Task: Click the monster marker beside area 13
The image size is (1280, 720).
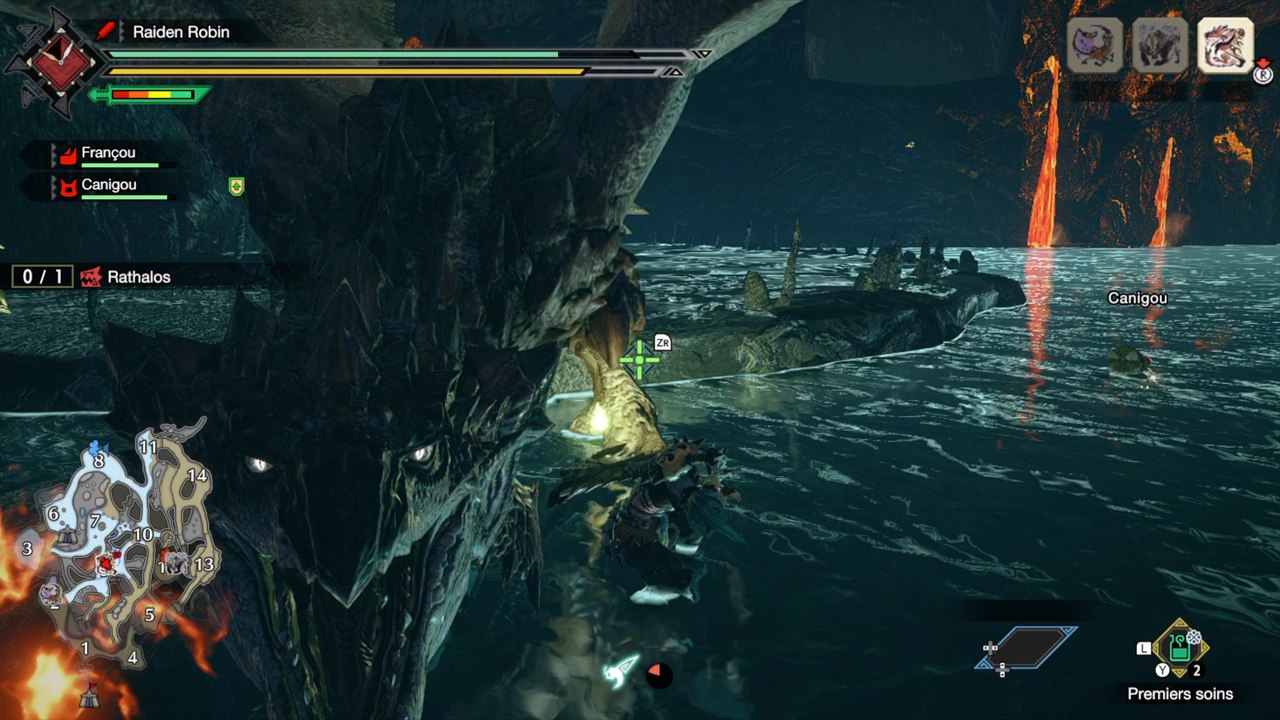Action: click(x=177, y=563)
